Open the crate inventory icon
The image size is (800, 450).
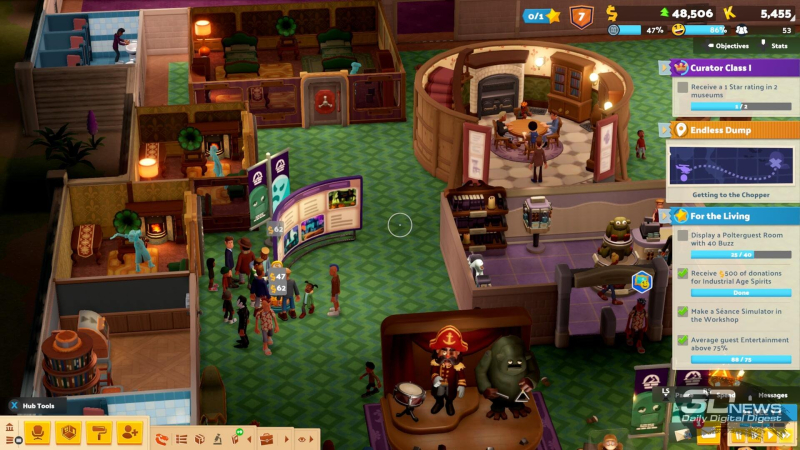click(200, 438)
